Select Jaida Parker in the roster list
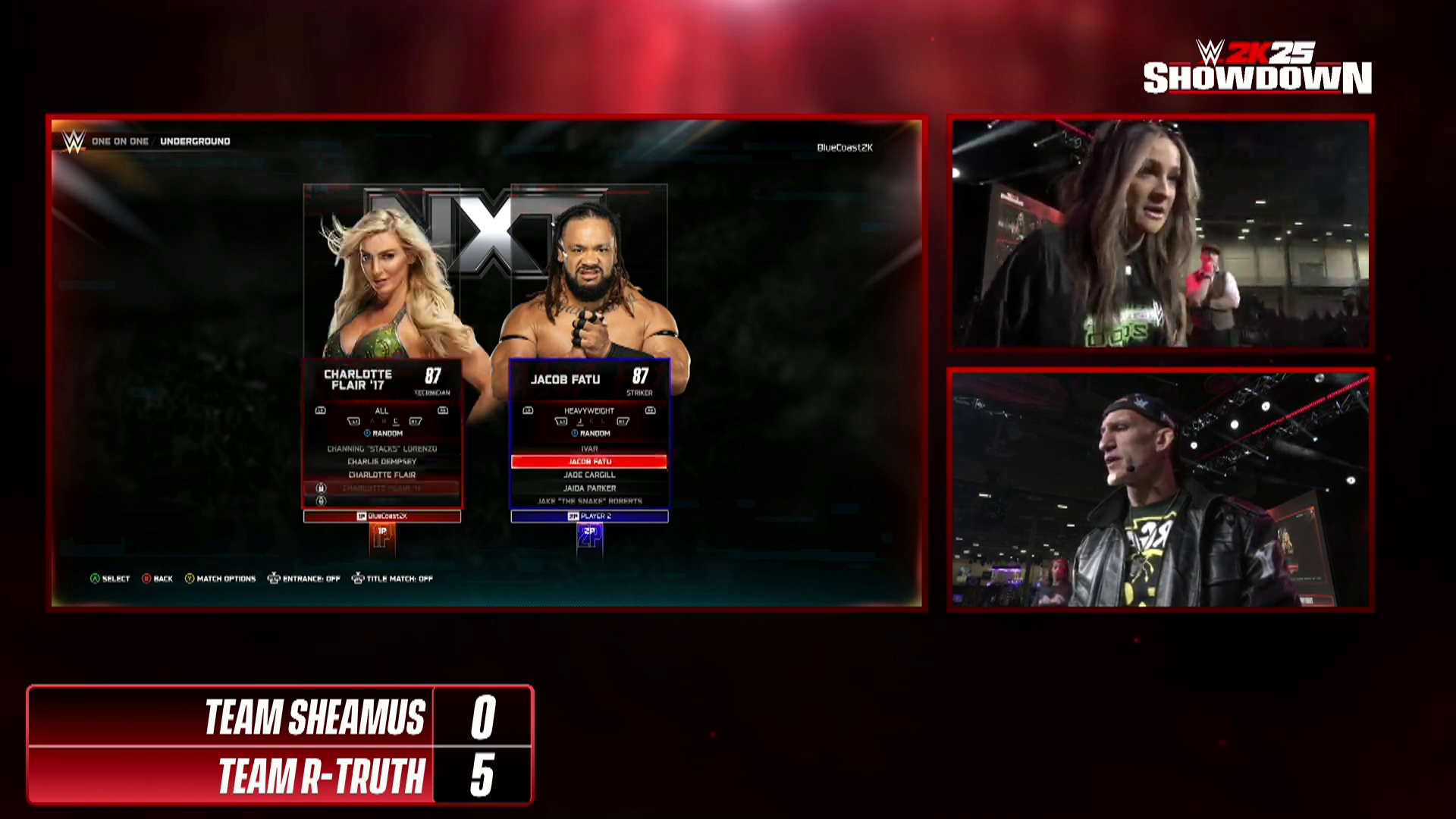1456x819 pixels. click(x=589, y=488)
